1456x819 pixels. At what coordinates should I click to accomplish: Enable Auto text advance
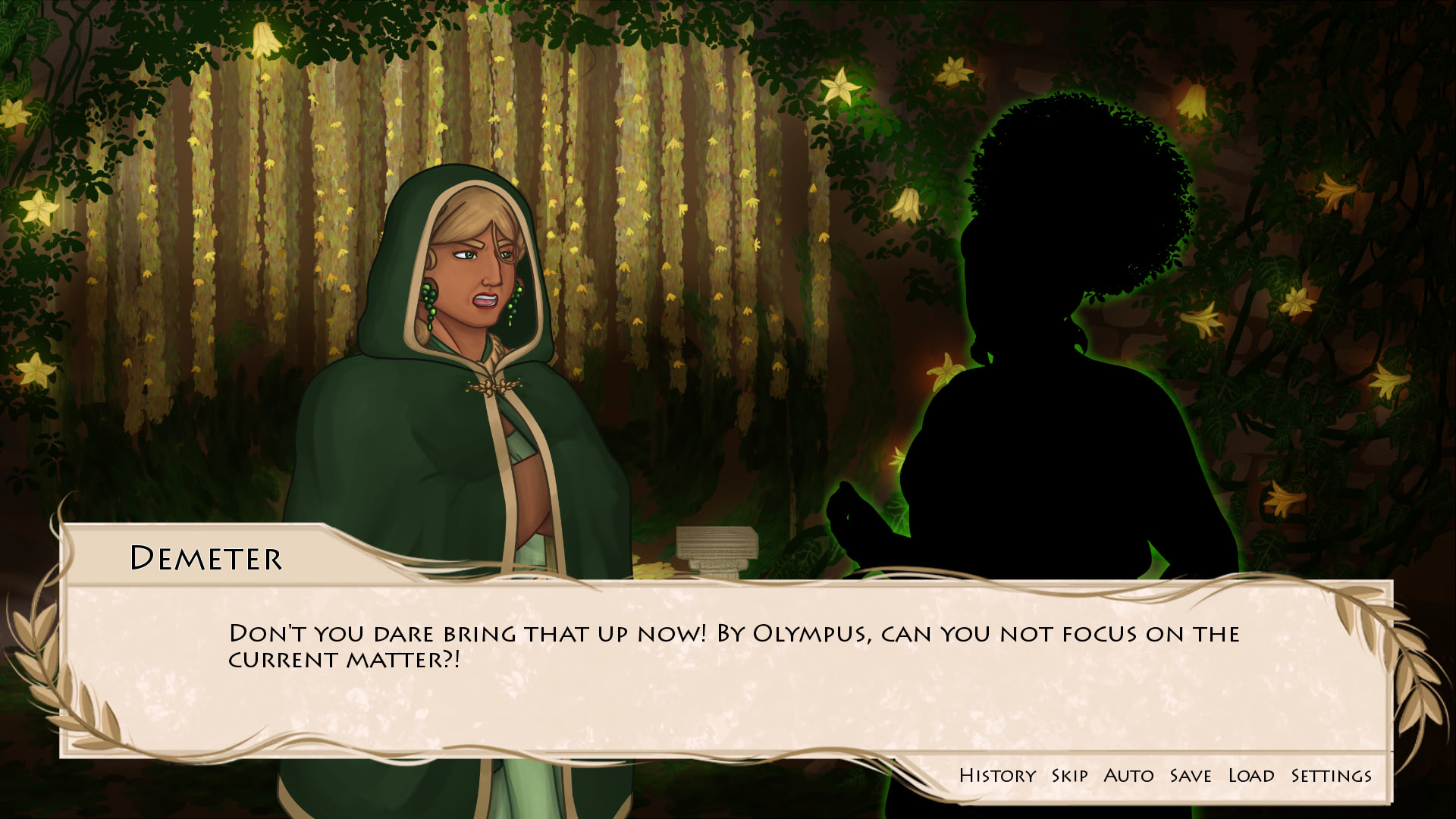(1129, 775)
